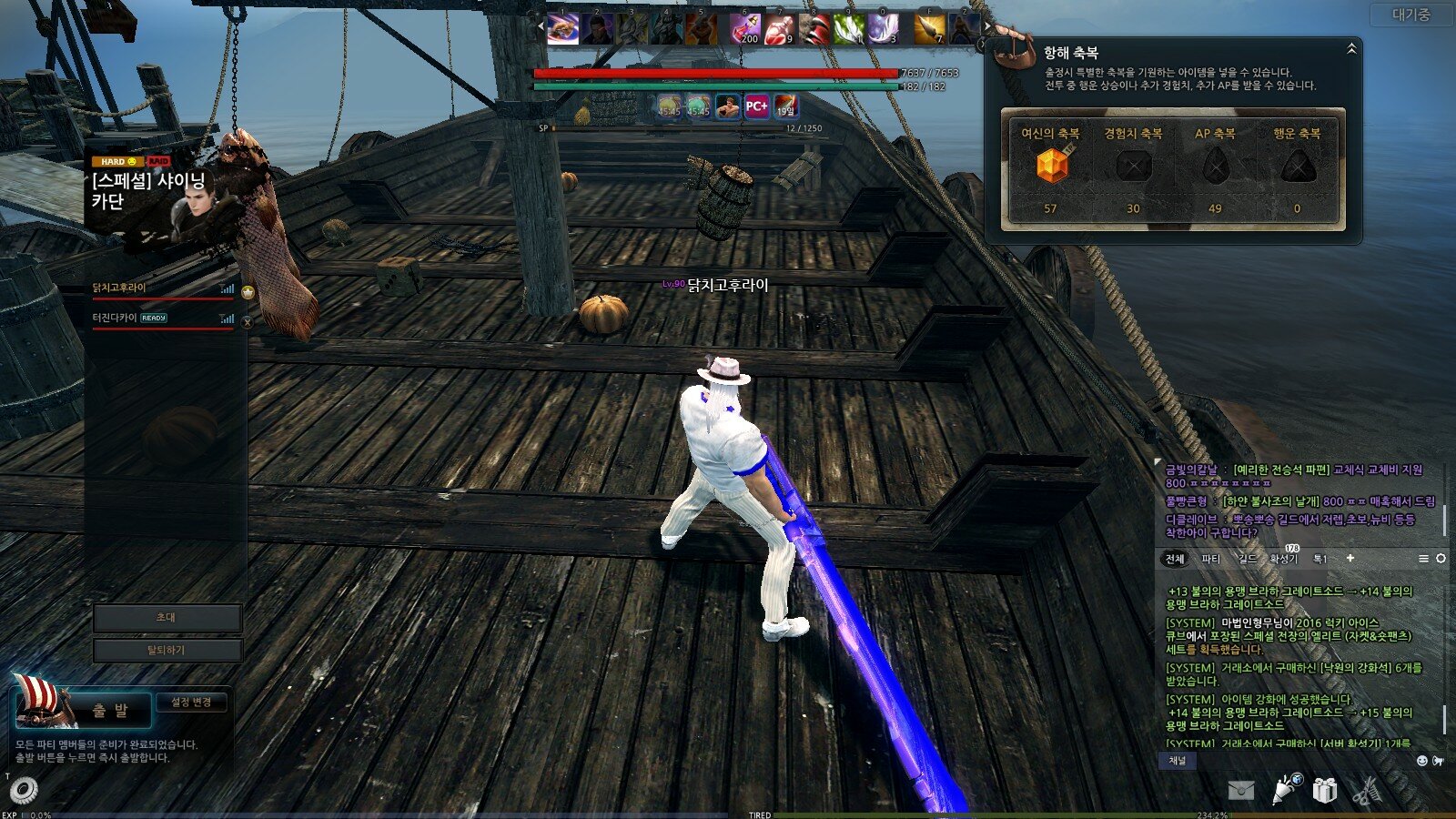
Task: Open the gift box icon
Action: [x=1324, y=790]
